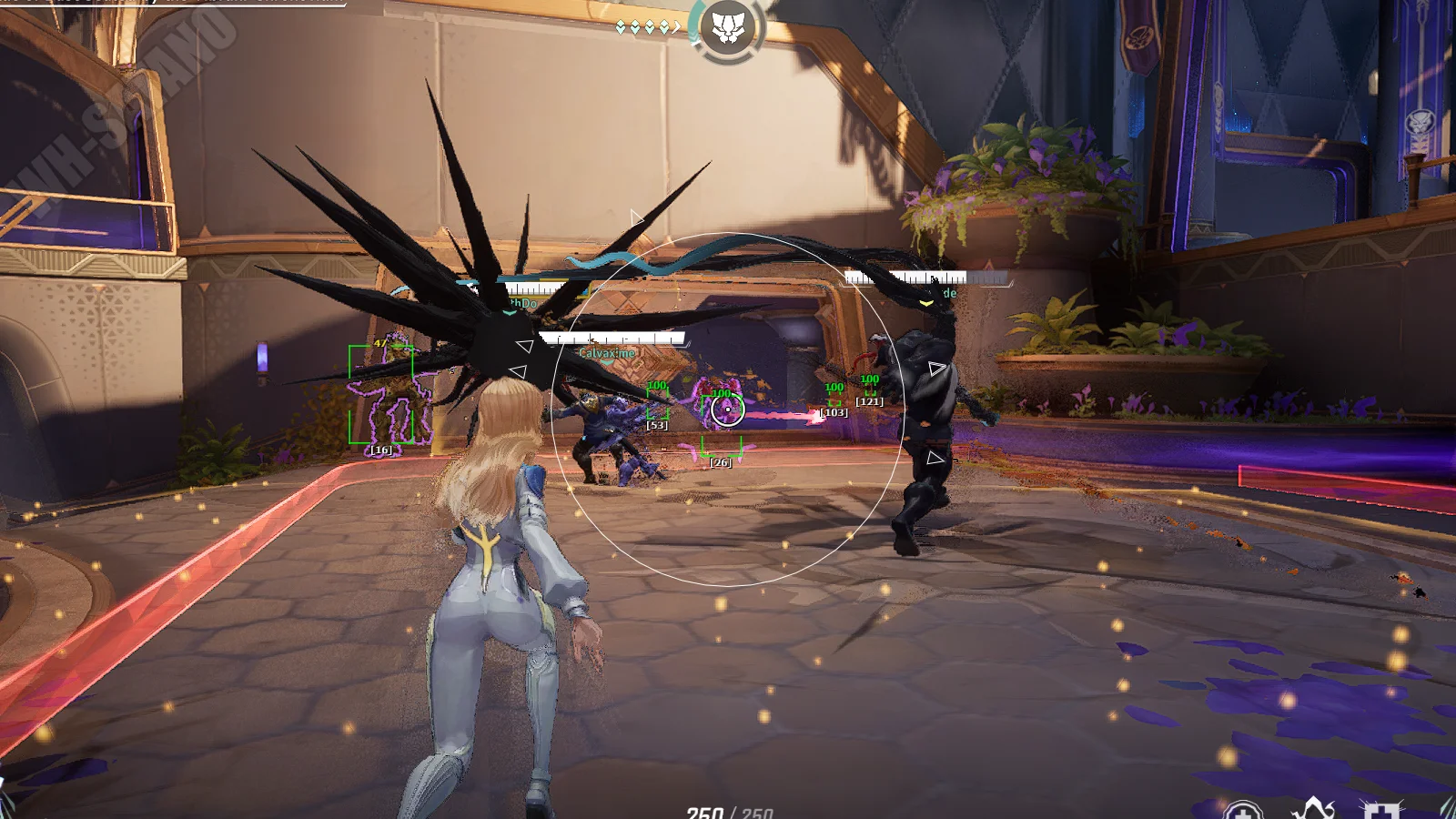
Task: Click the panther emblem objective indicator
Action: [727, 28]
